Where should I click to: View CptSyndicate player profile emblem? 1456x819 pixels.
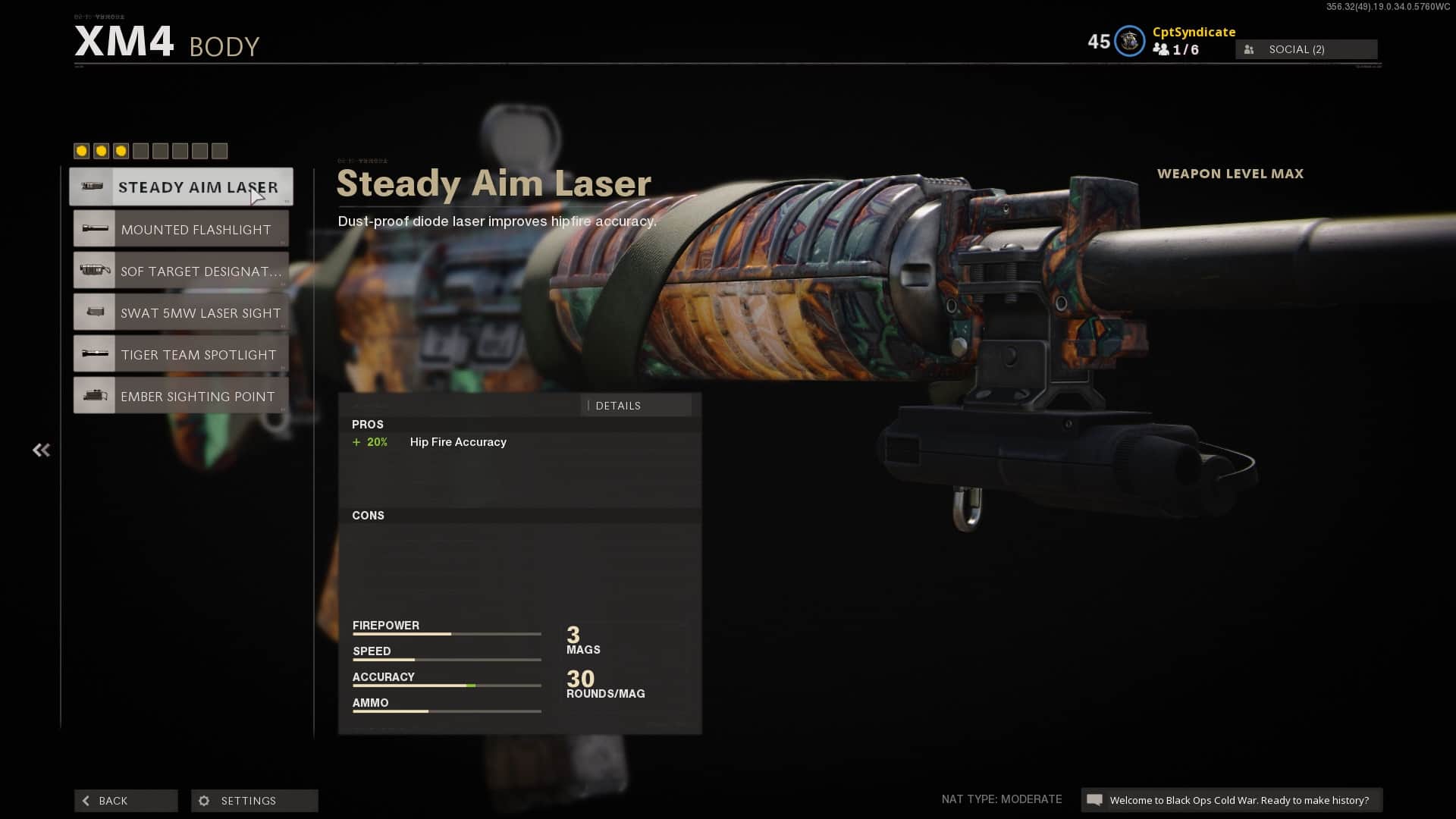(x=1129, y=42)
